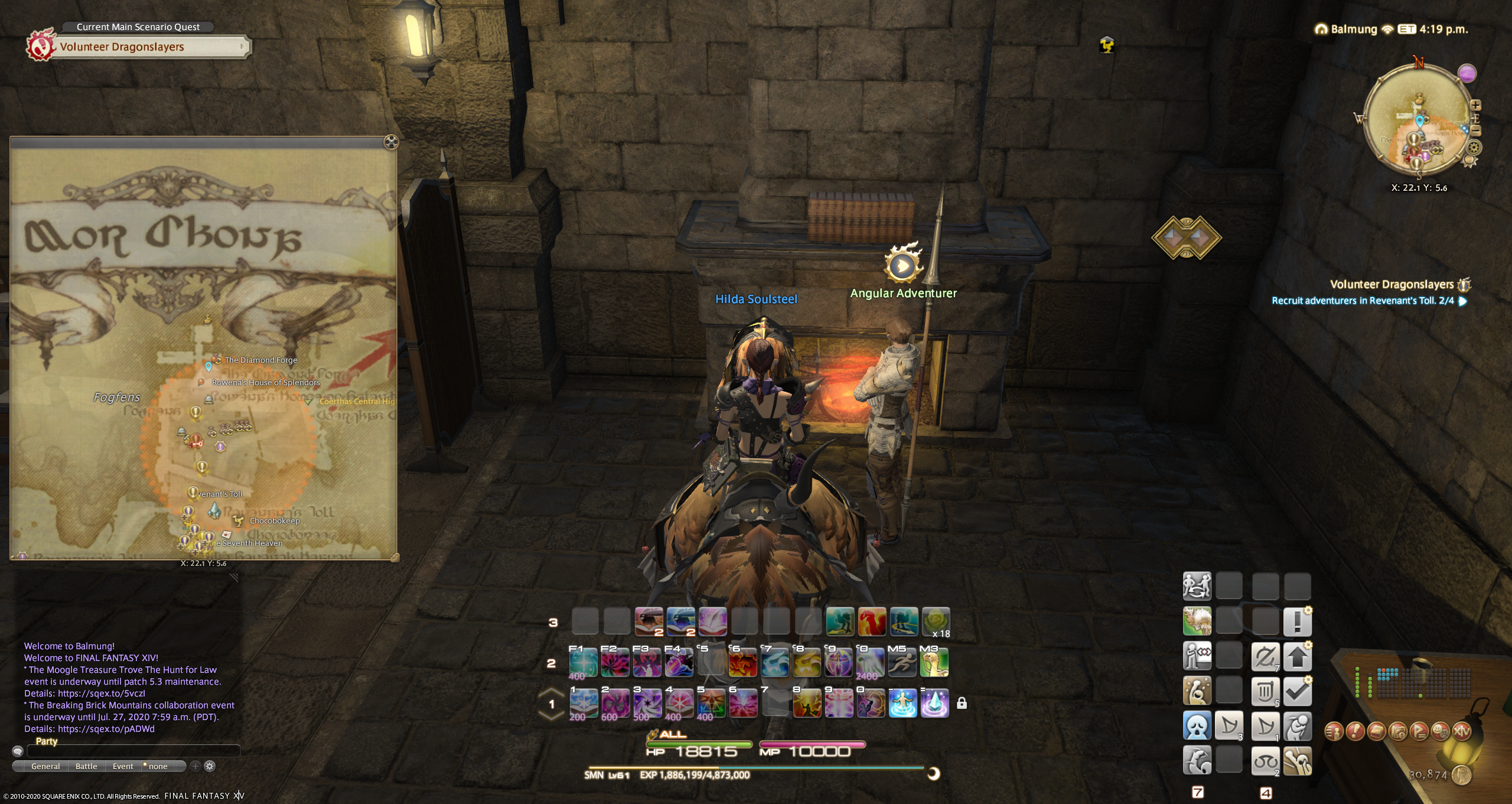Select the General chat tab

tap(45, 766)
